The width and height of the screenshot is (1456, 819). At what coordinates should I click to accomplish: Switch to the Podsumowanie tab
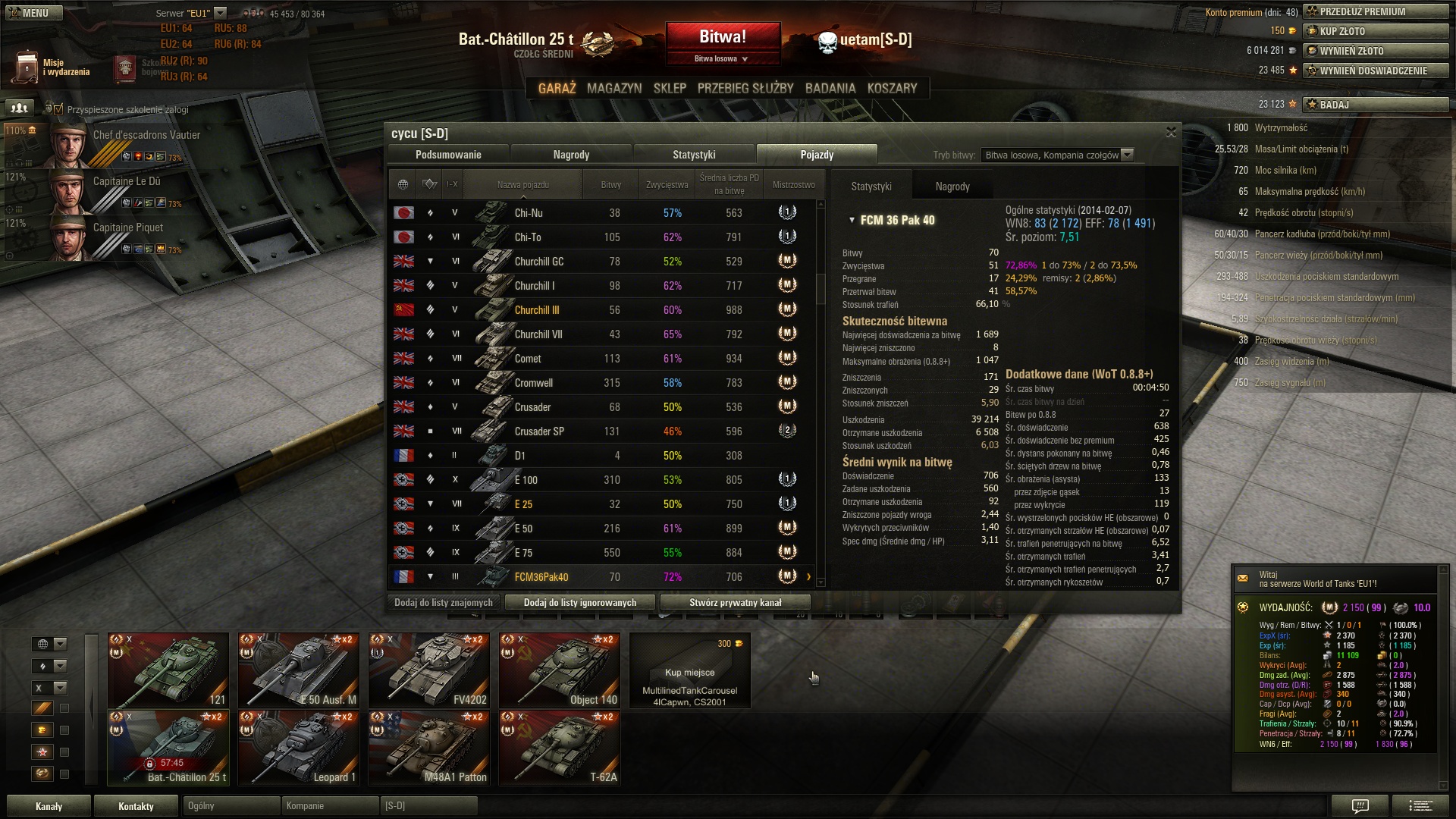tap(448, 155)
